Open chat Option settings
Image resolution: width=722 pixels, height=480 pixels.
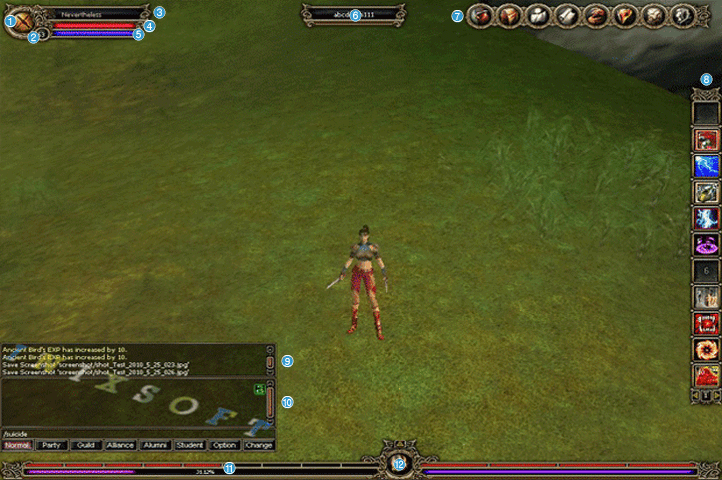coord(224,445)
